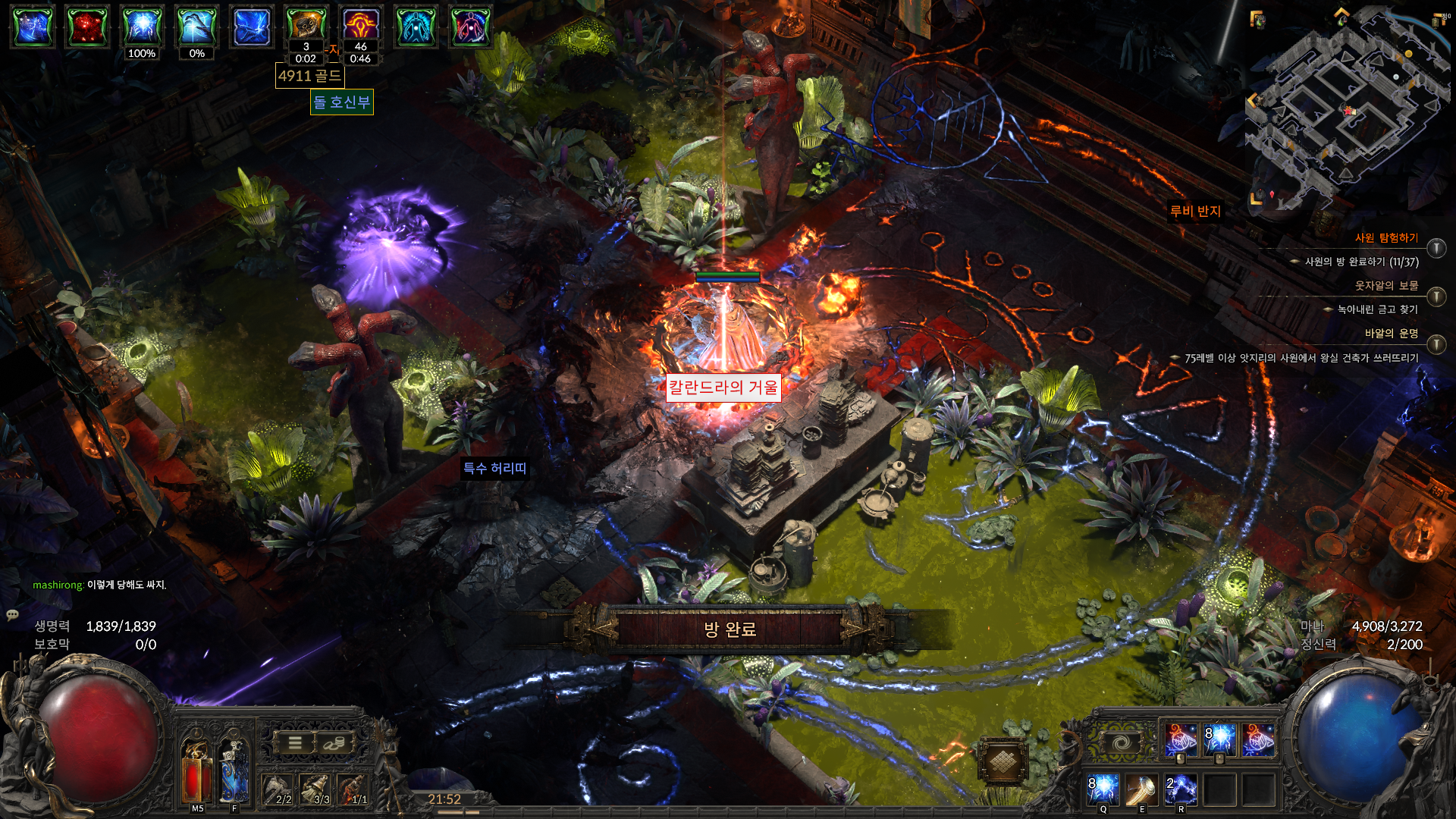Pick up the 특수 허리띠 item label
1456x819 pixels.
coord(494,469)
